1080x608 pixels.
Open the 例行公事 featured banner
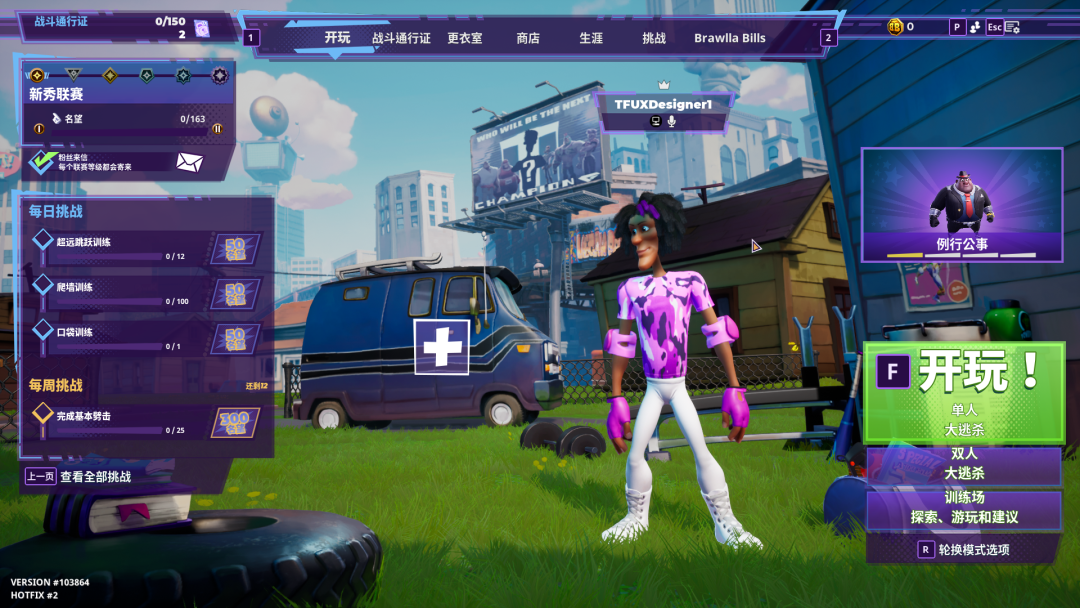coord(962,205)
